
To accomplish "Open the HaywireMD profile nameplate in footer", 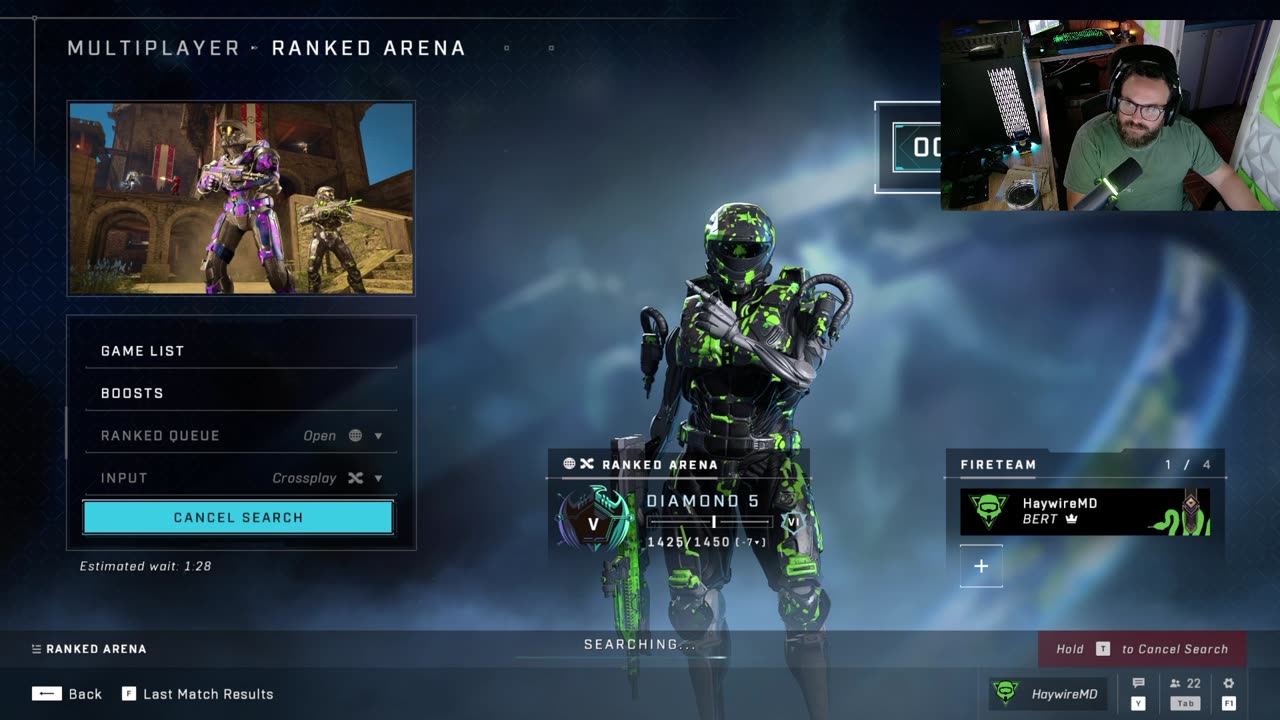I will tap(1049, 693).
